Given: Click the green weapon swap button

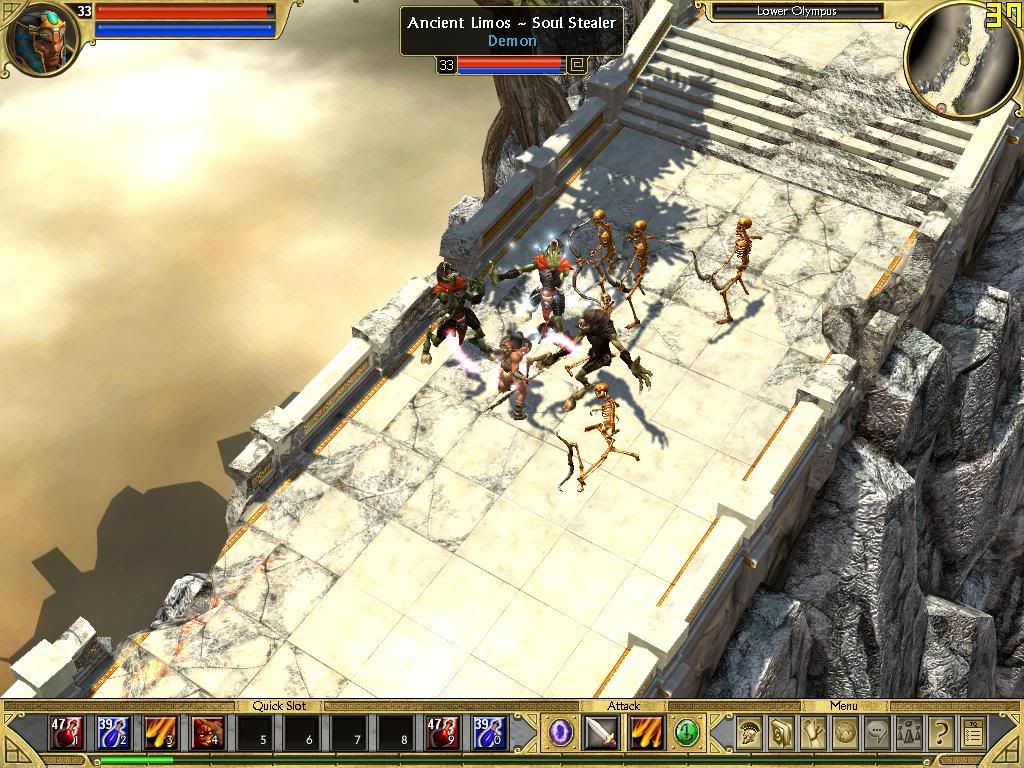Looking at the screenshot, I should tap(686, 733).
